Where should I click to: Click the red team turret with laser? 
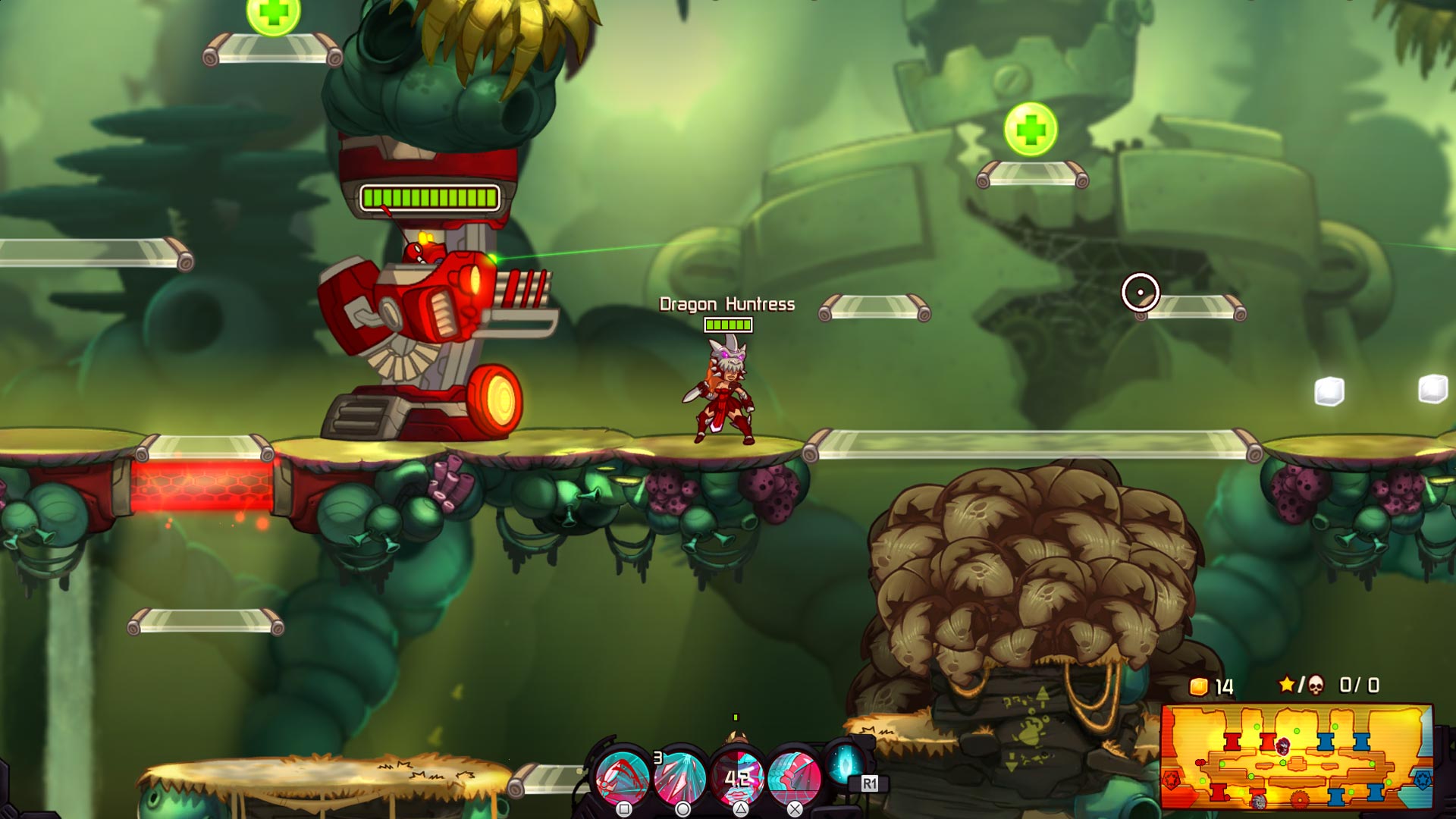[x=425, y=318]
